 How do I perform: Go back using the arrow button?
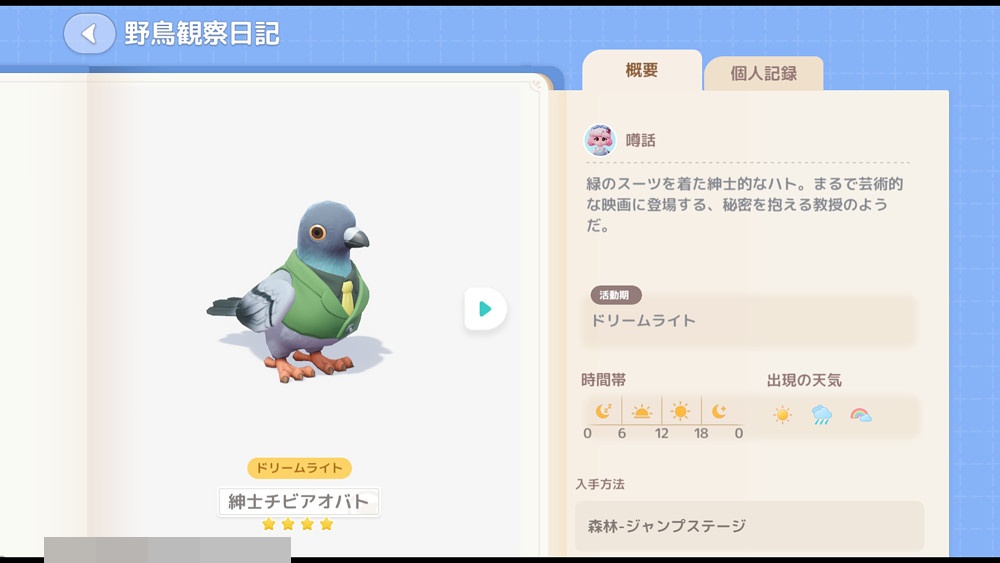[x=89, y=34]
